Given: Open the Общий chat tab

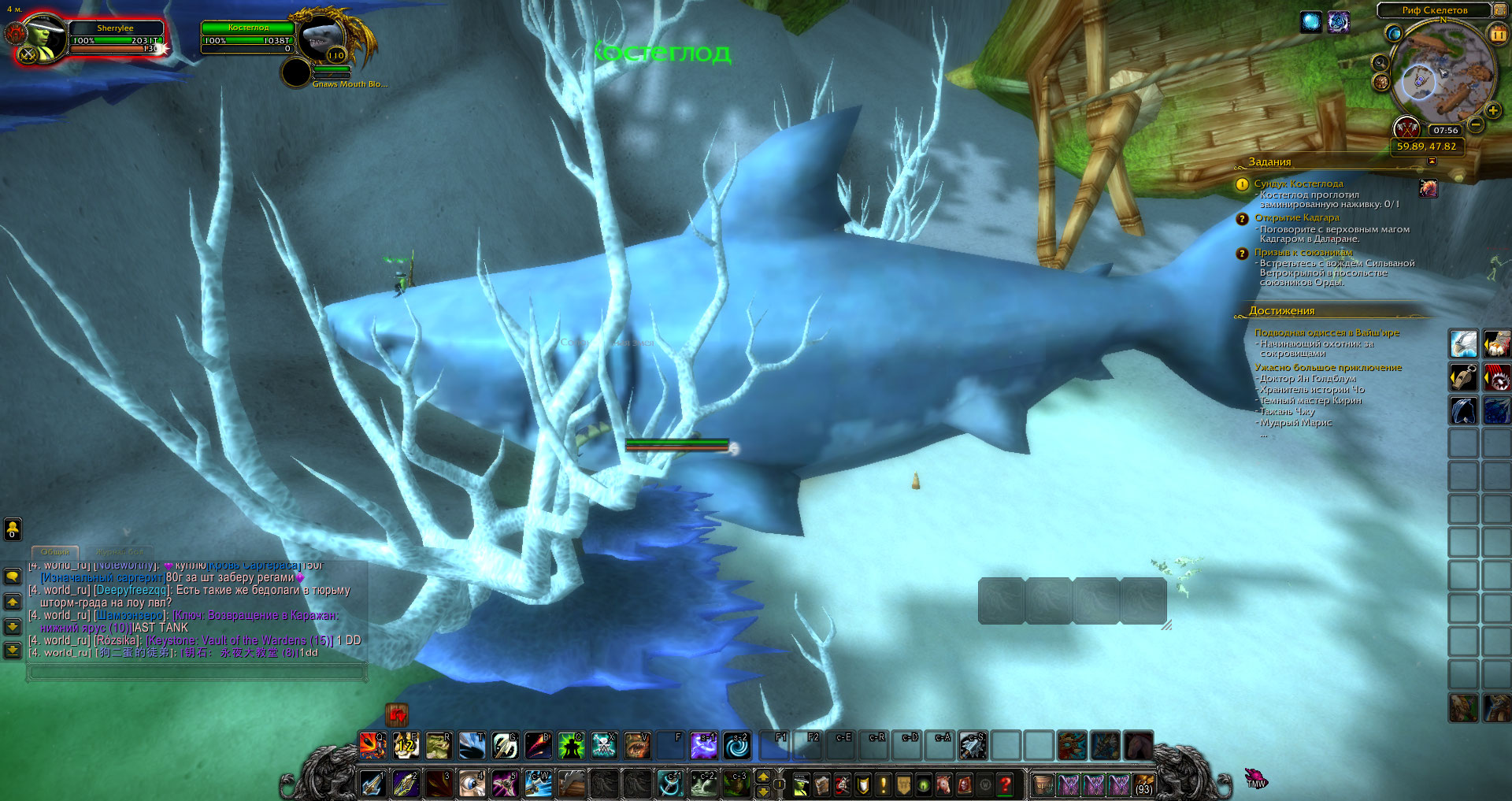Looking at the screenshot, I should pos(55,552).
